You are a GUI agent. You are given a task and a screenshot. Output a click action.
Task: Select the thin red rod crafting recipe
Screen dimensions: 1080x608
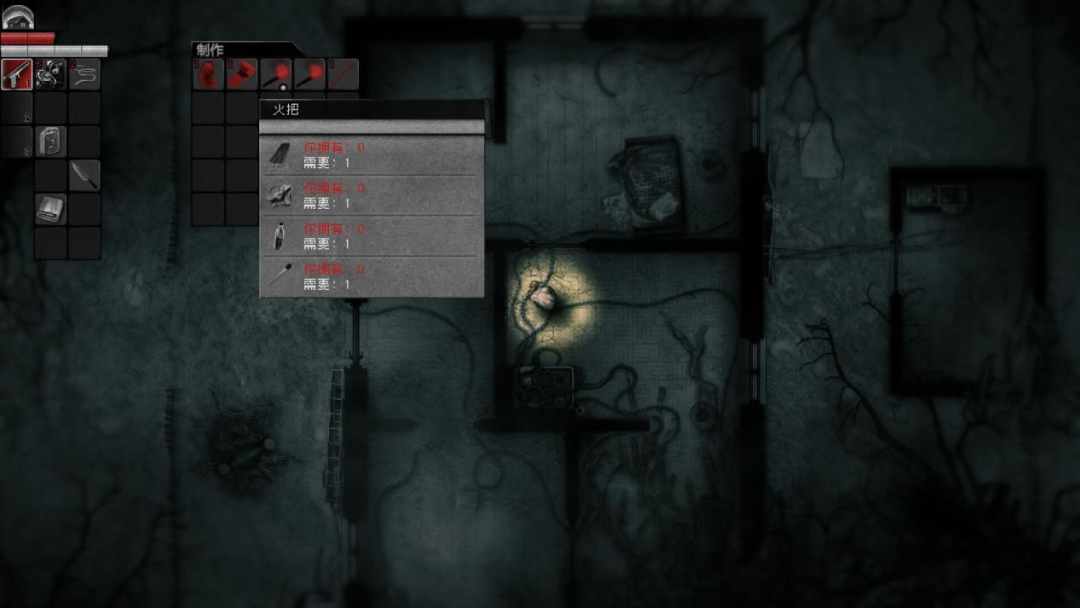click(342, 74)
